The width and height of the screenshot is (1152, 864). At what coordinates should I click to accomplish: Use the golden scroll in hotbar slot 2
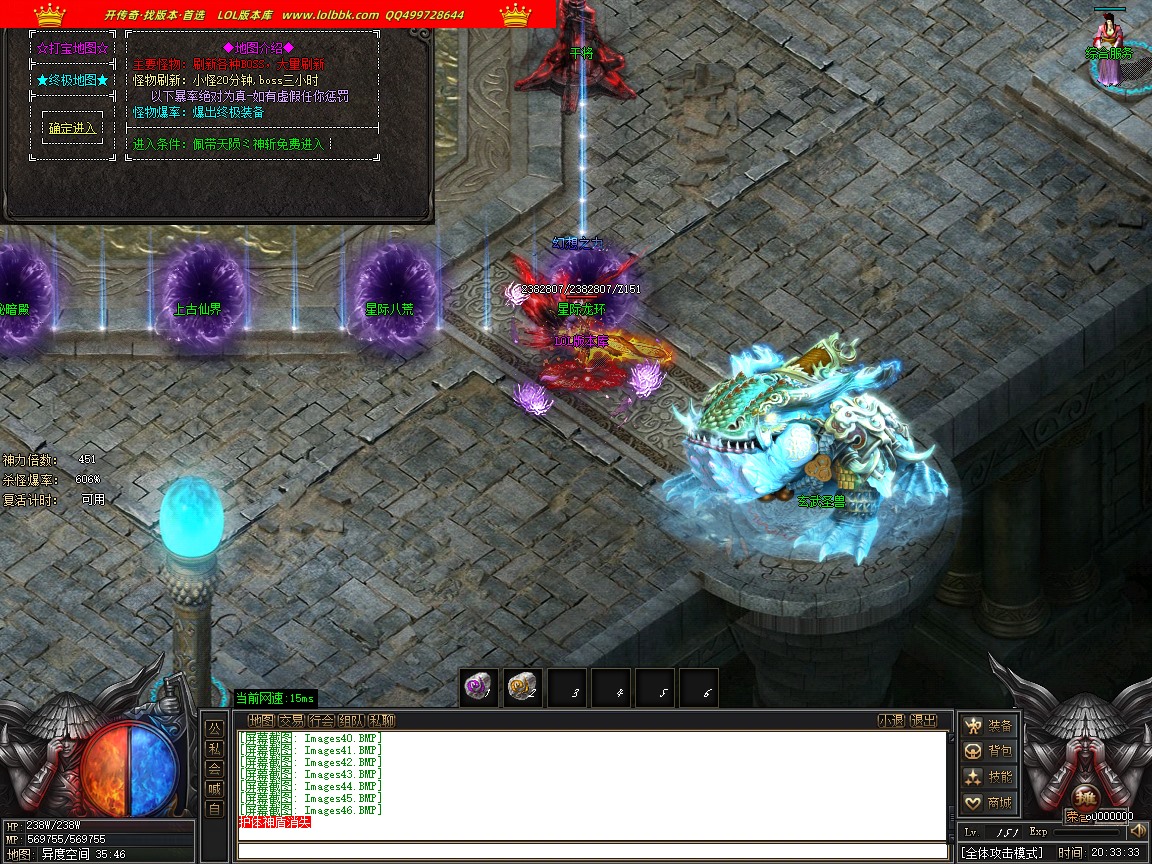click(x=521, y=686)
